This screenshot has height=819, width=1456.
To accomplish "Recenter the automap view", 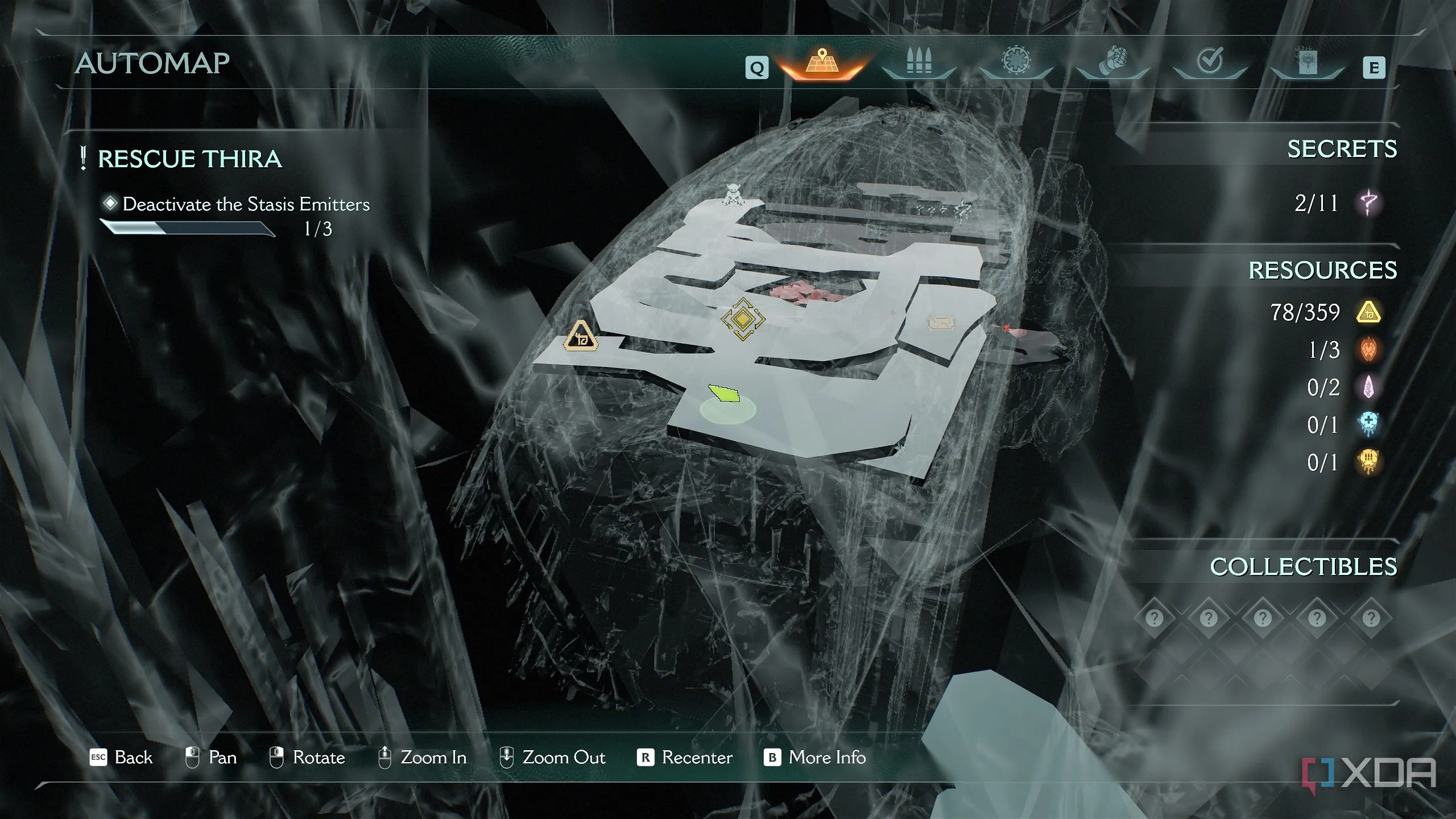I will pos(685,758).
